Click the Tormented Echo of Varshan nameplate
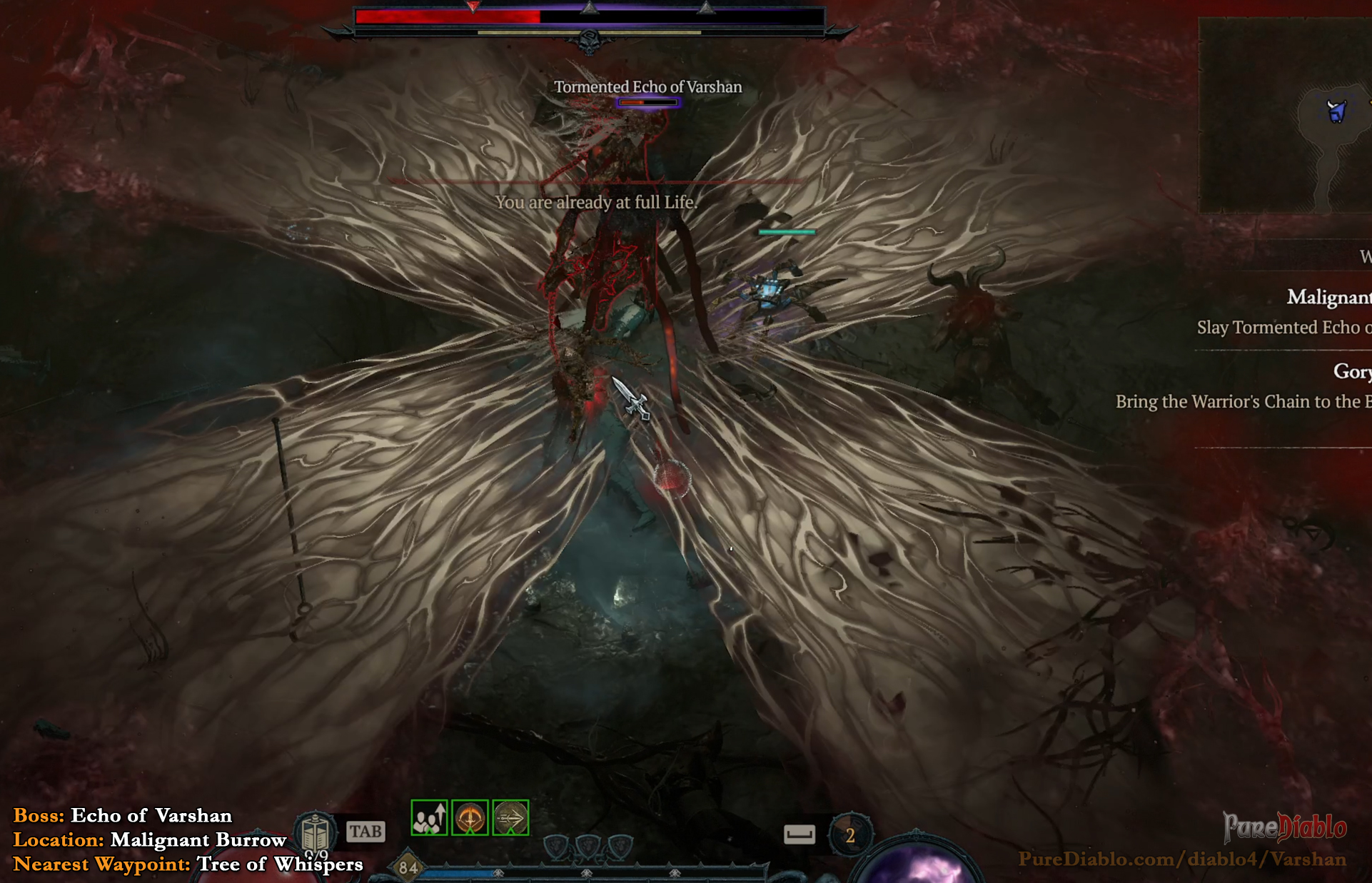 647,87
